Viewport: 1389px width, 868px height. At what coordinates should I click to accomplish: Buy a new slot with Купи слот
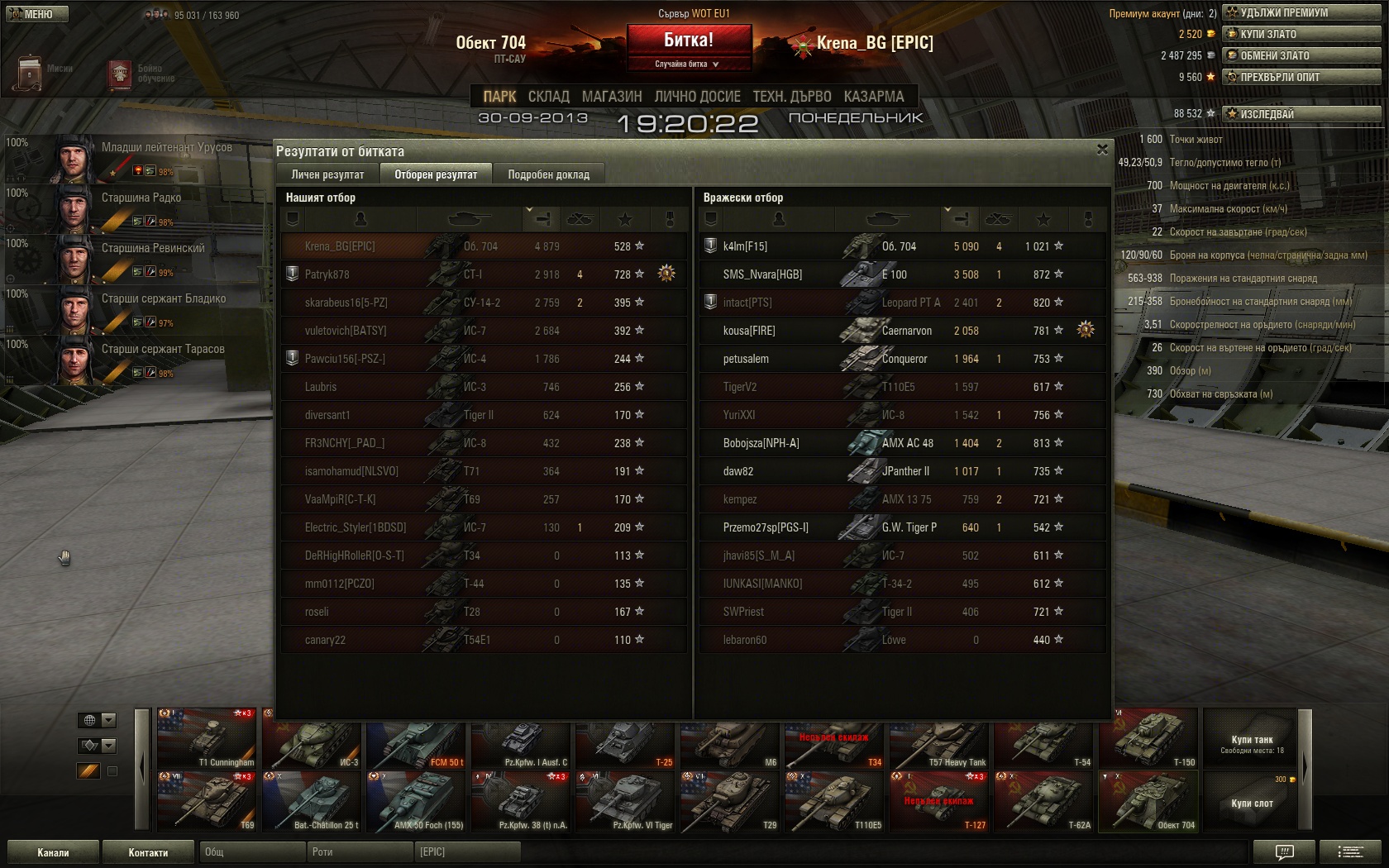tap(1252, 802)
